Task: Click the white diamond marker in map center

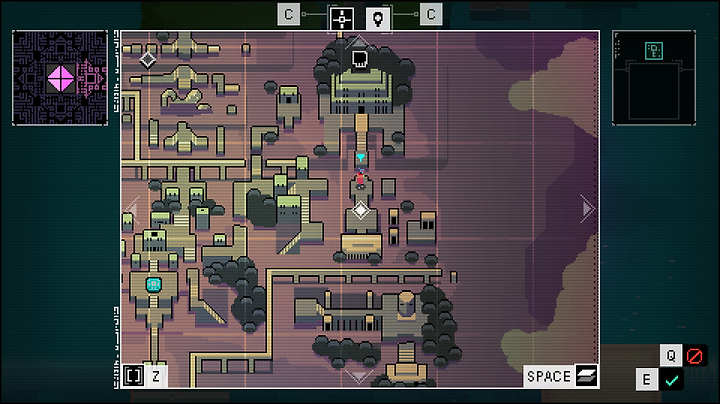Action: click(x=360, y=210)
